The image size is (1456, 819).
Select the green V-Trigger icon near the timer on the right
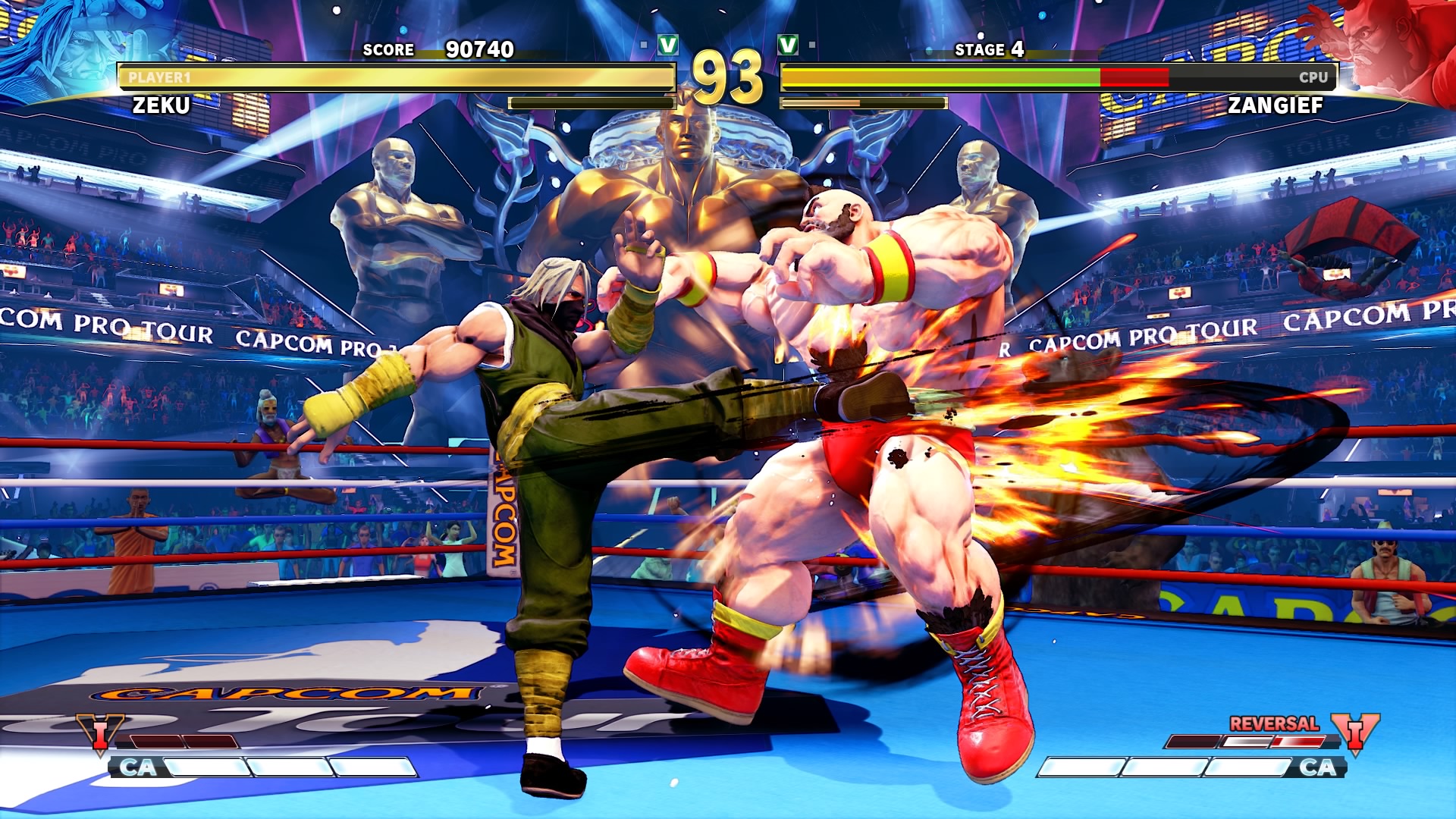(786, 44)
